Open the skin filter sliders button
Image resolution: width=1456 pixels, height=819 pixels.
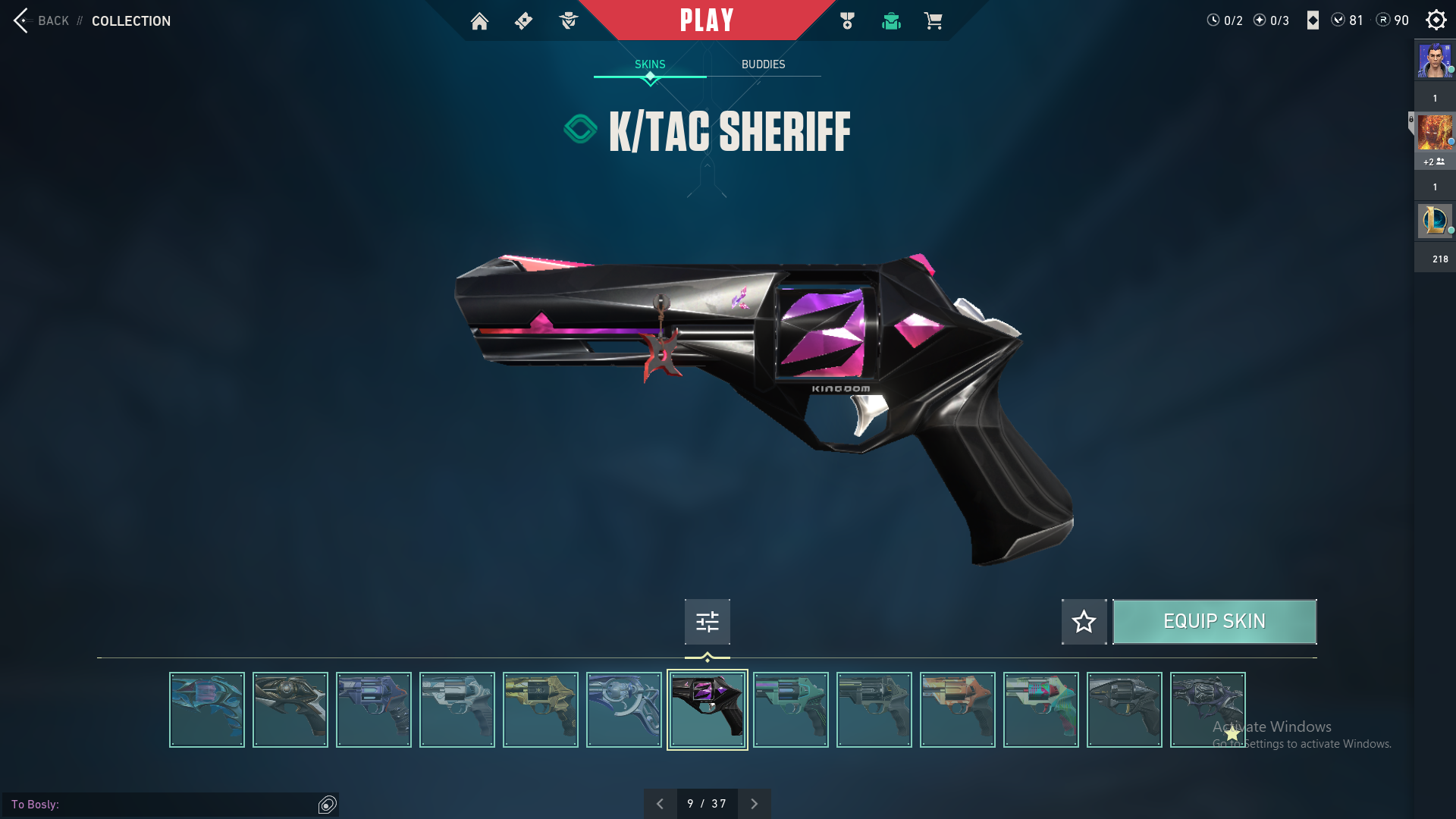pos(707,622)
